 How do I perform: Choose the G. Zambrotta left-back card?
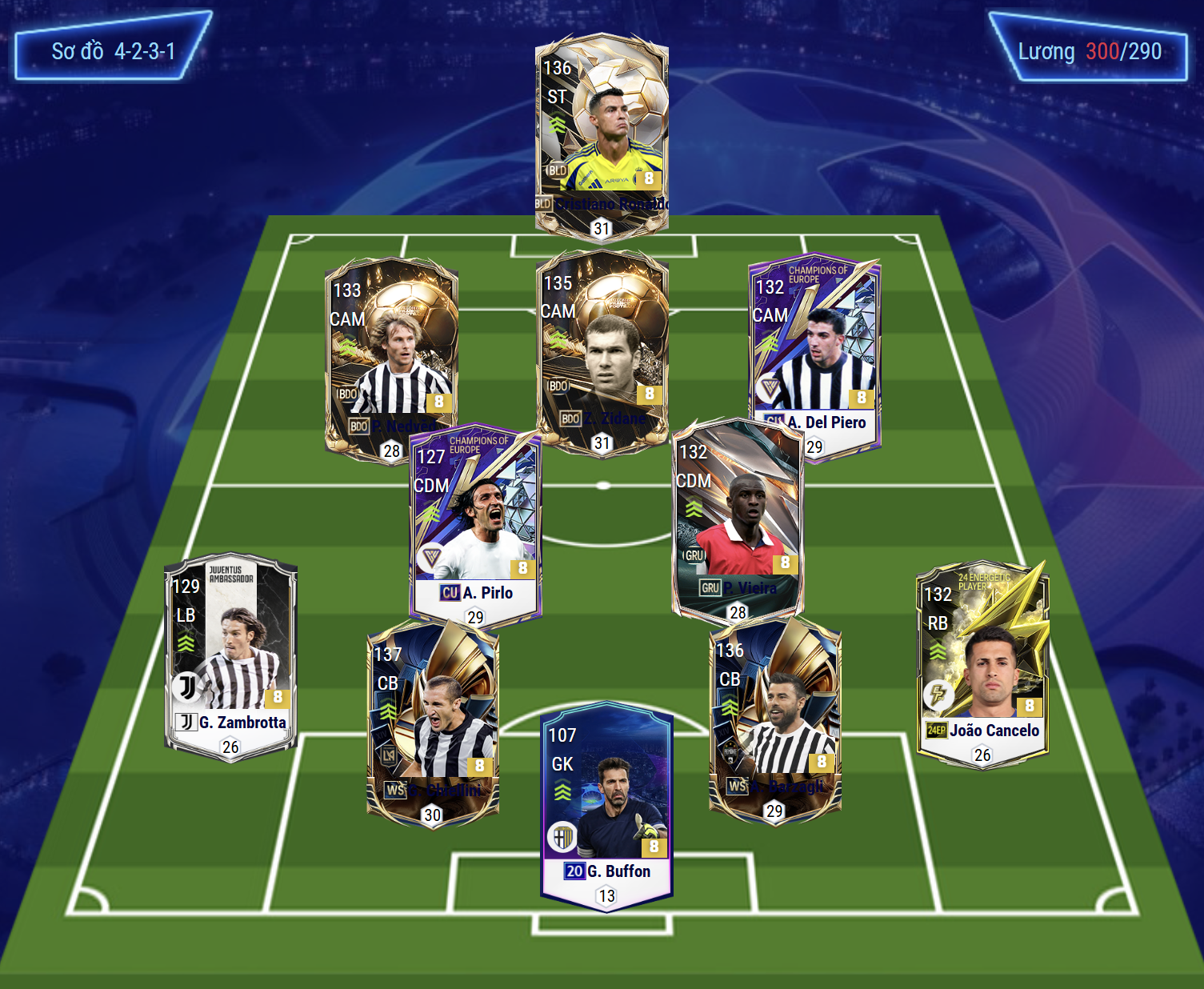[x=230, y=656]
